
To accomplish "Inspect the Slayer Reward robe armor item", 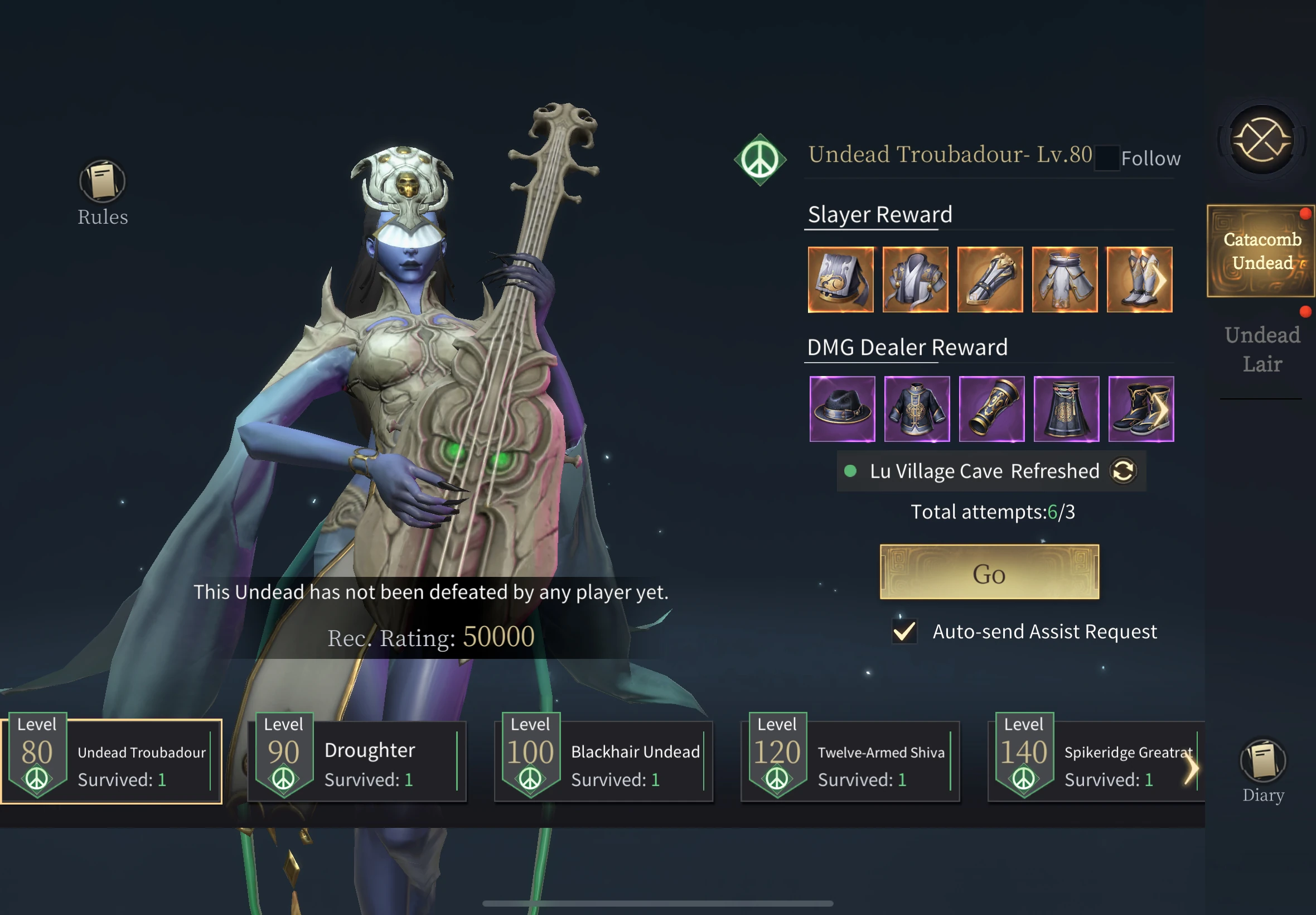I will [916, 280].
